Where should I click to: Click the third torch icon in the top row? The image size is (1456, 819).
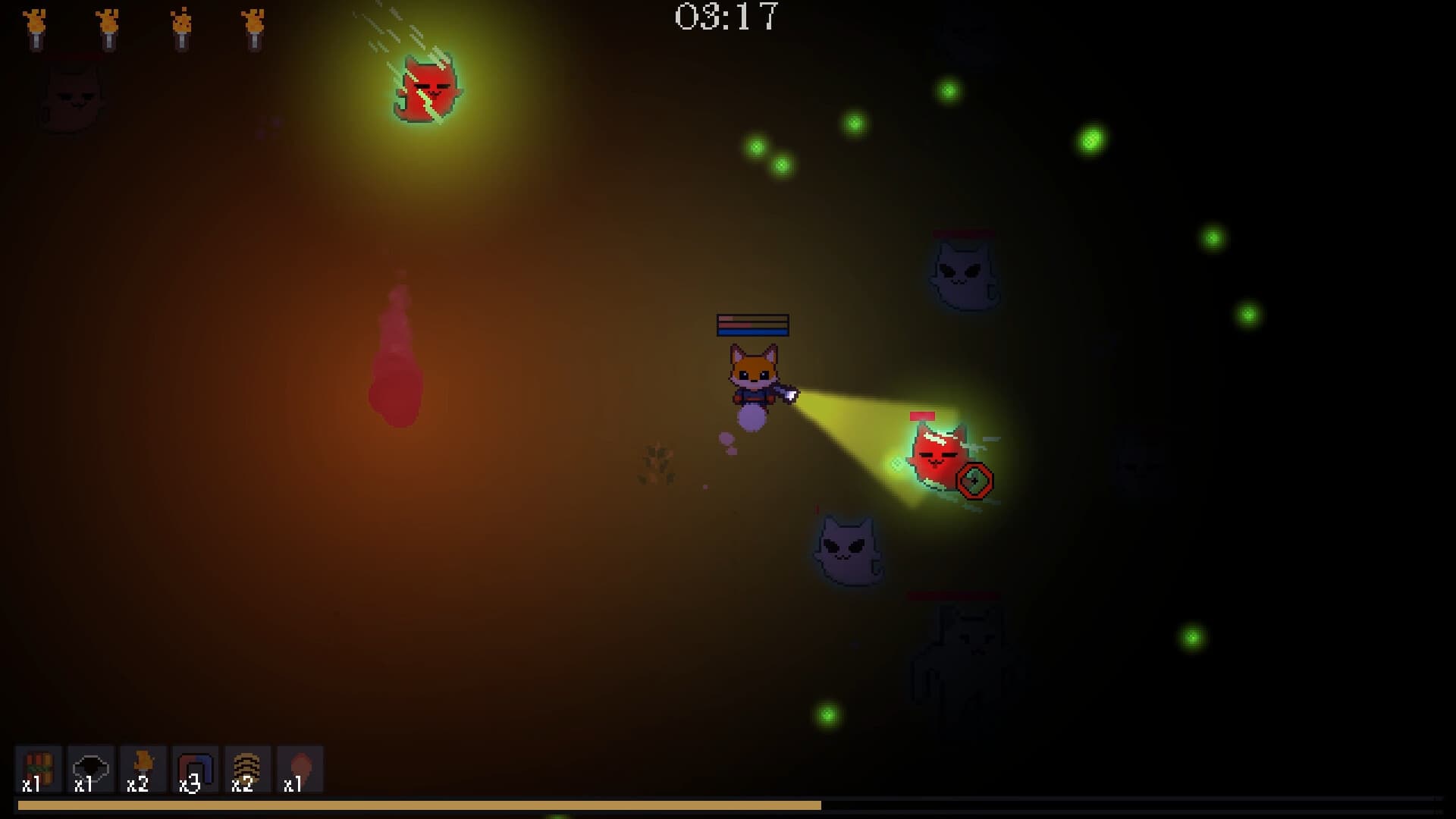182,27
